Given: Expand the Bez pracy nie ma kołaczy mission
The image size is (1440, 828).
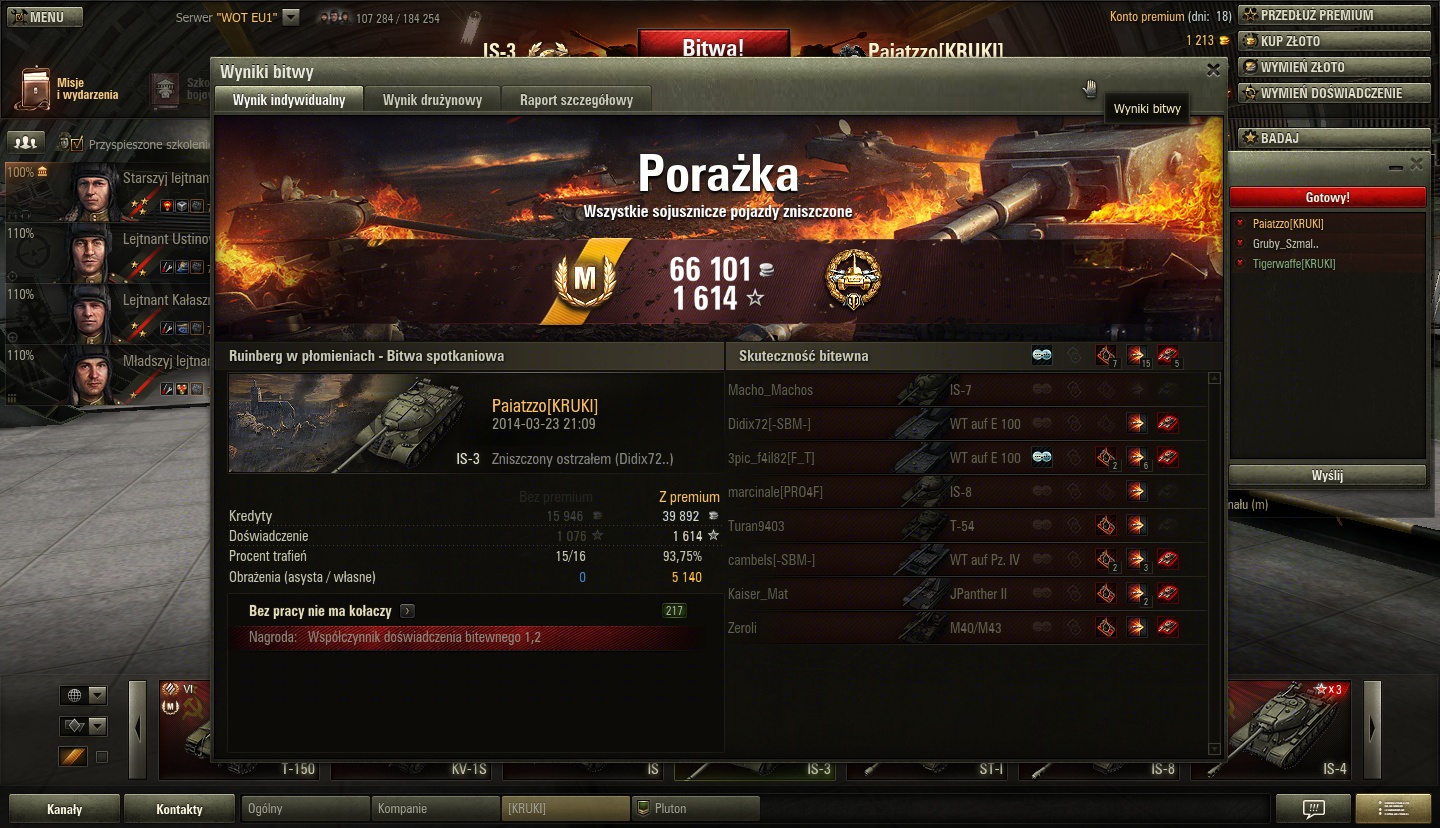Looking at the screenshot, I should tap(408, 611).
